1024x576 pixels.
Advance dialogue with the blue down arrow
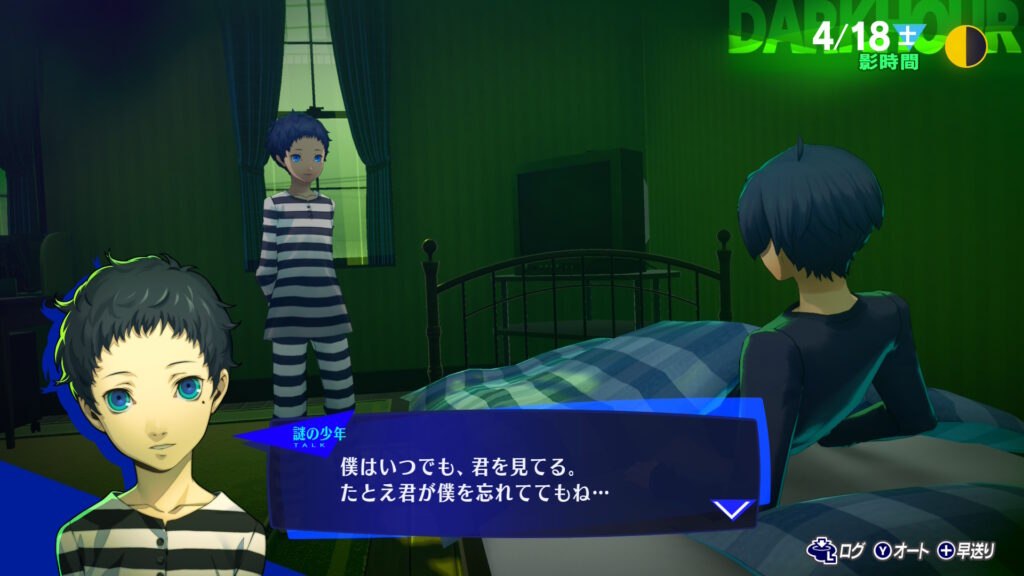pos(732,509)
